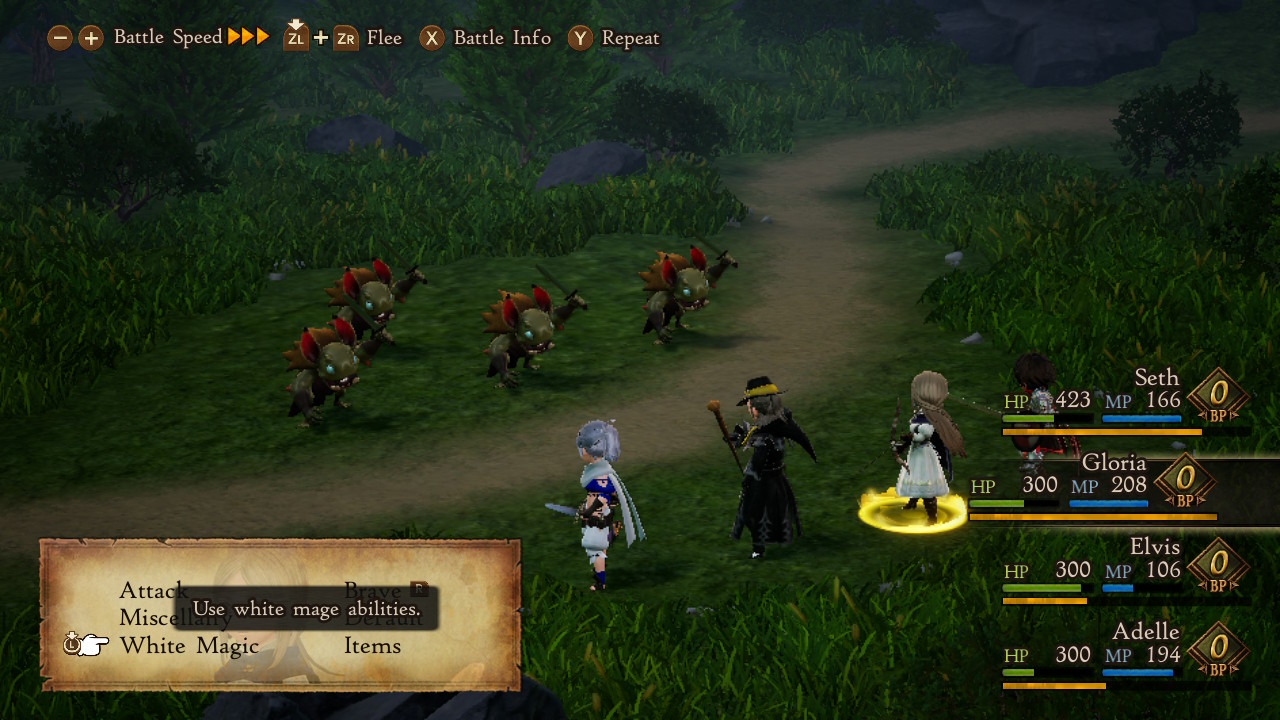
Task: Open the Items command
Action: [x=373, y=646]
